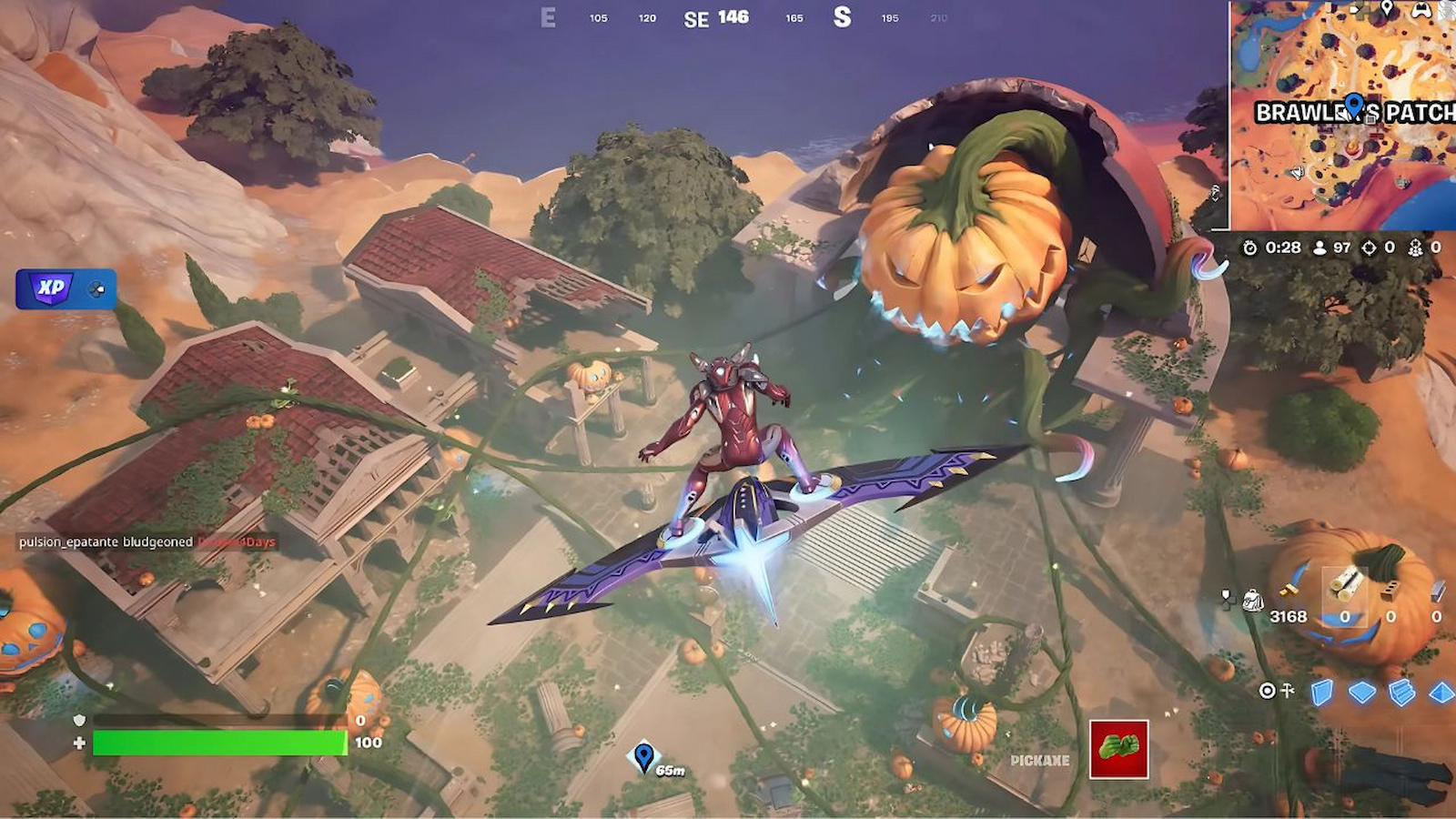Click the shield icon above the health bar
This screenshot has height=819, width=1456.
pos(80,720)
